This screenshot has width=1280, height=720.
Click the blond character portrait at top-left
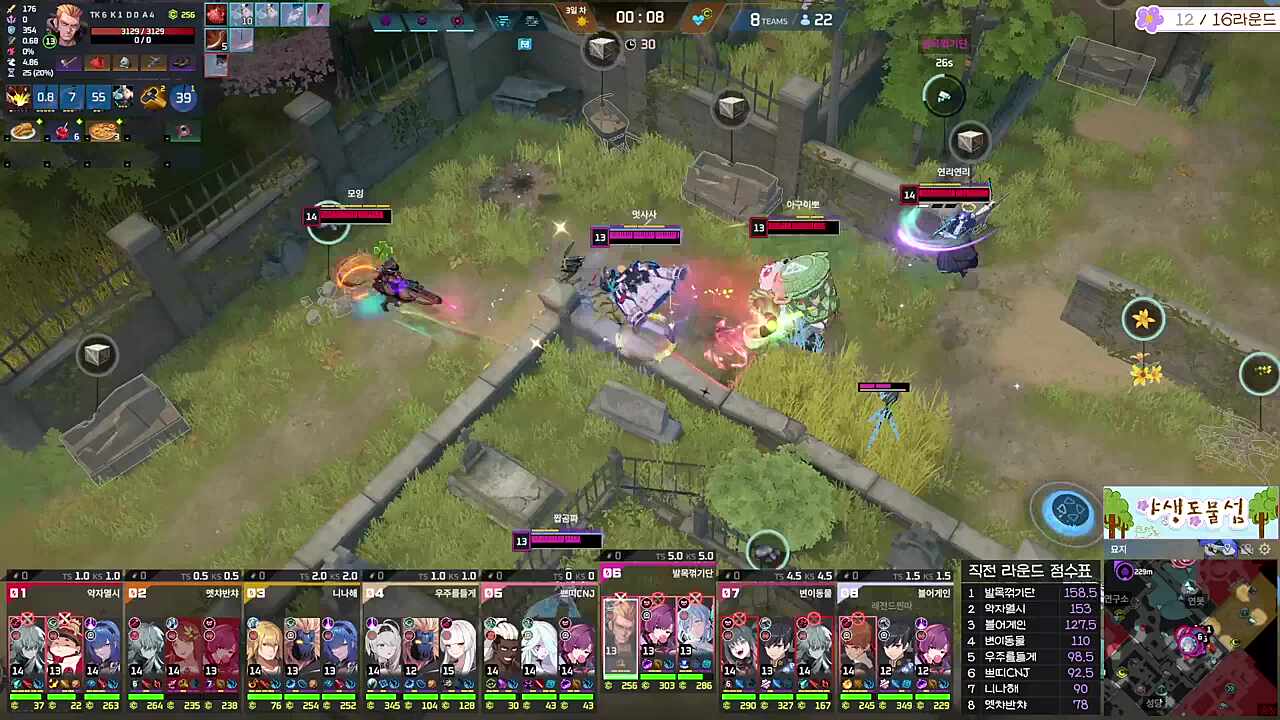[x=69, y=24]
